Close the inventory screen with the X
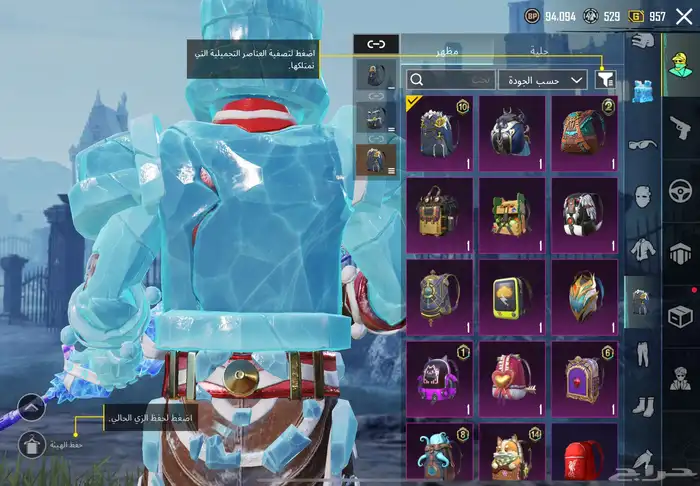 (684, 16)
